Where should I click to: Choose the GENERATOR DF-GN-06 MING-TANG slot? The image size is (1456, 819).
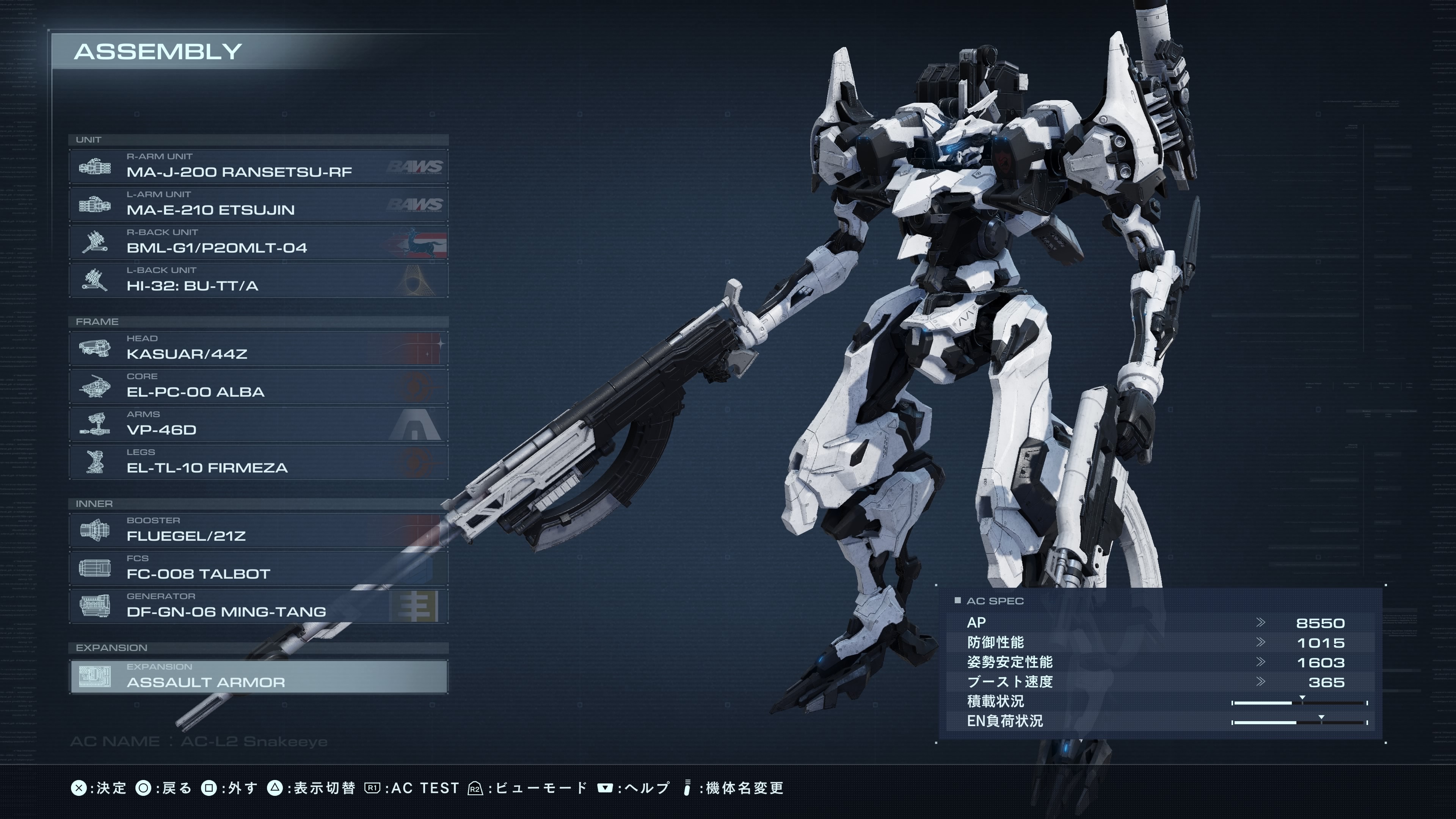[258, 606]
